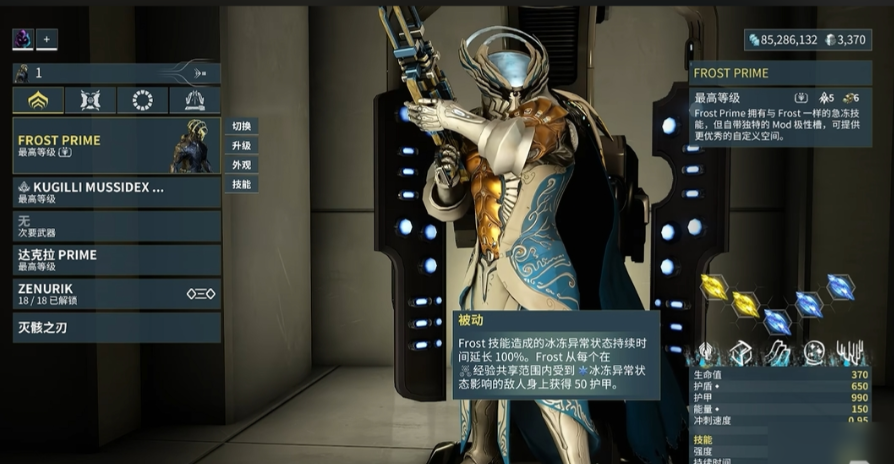
Task: Switch to the Warframe lotus-emblem tab
Action: [38, 100]
